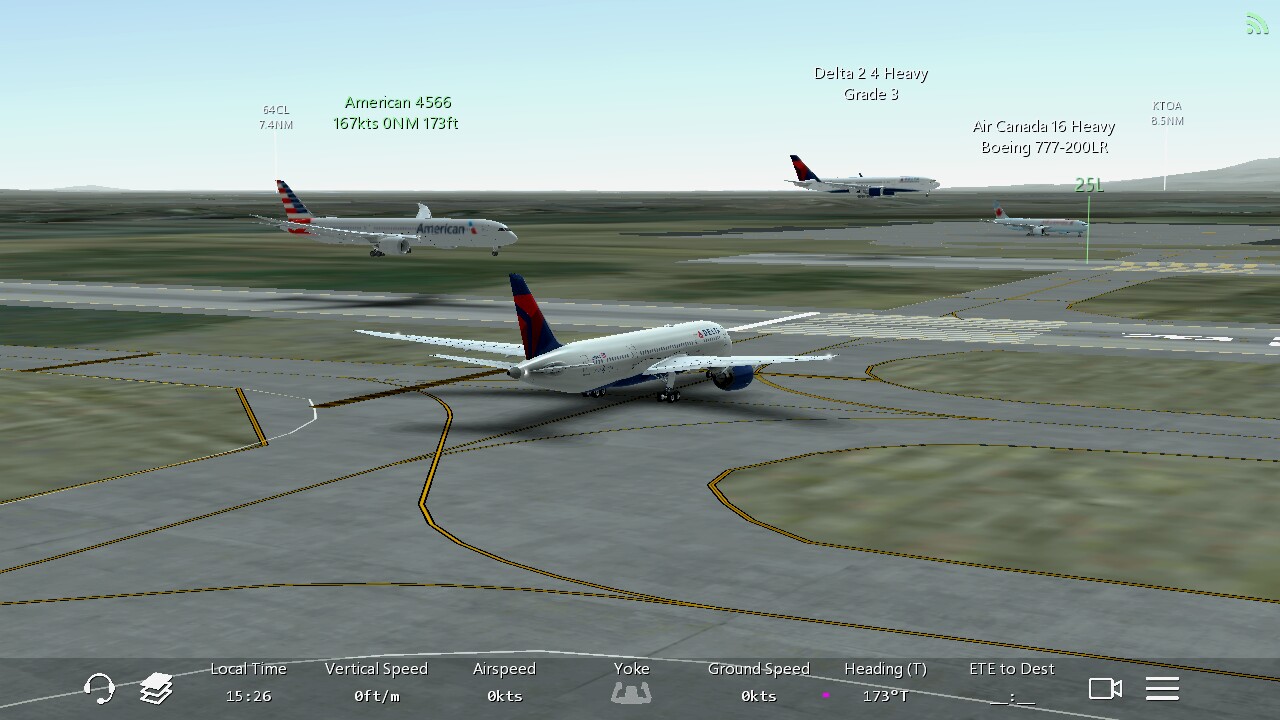Open the map layers panel

(156, 688)
